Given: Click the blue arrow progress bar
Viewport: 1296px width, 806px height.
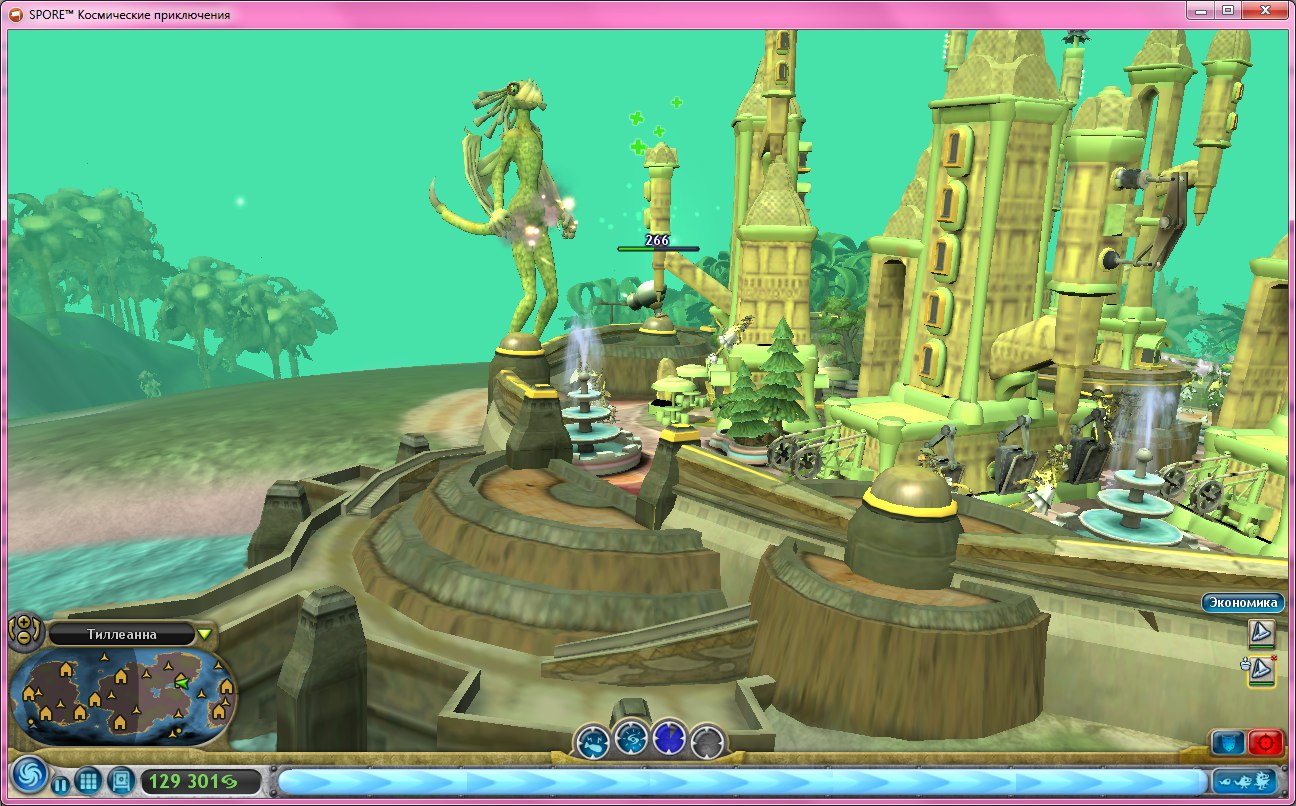Looking at the screenshot, I should pos(740,781).
